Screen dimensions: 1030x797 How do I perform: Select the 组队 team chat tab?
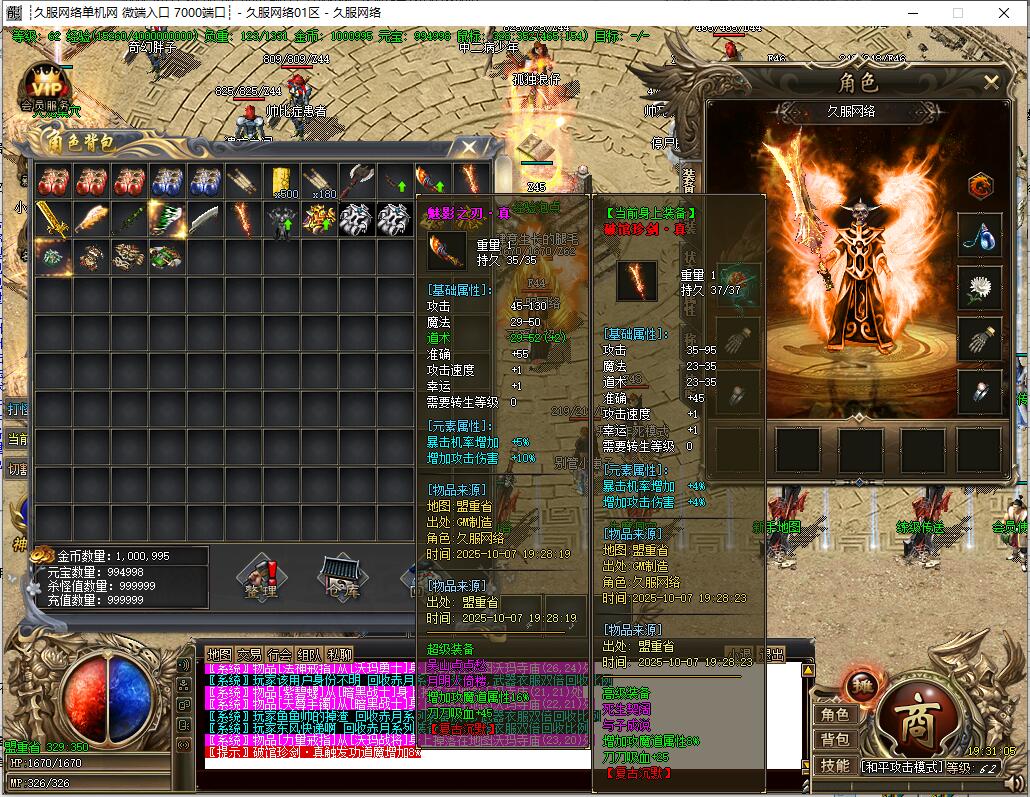(x=310, y=654)
